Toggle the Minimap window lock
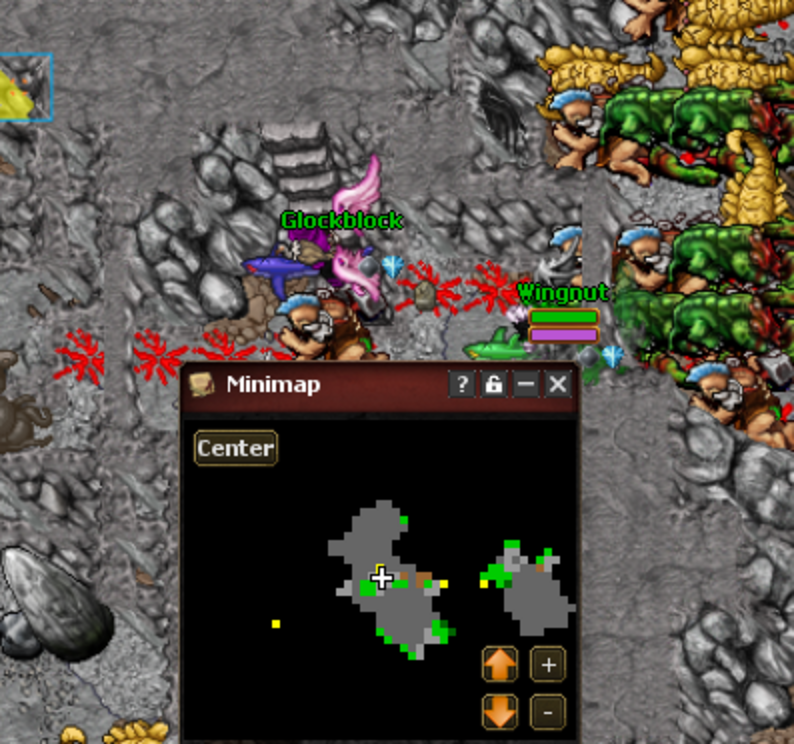Image resolution: width=794 pixels, height=744 pixels. 493,384
